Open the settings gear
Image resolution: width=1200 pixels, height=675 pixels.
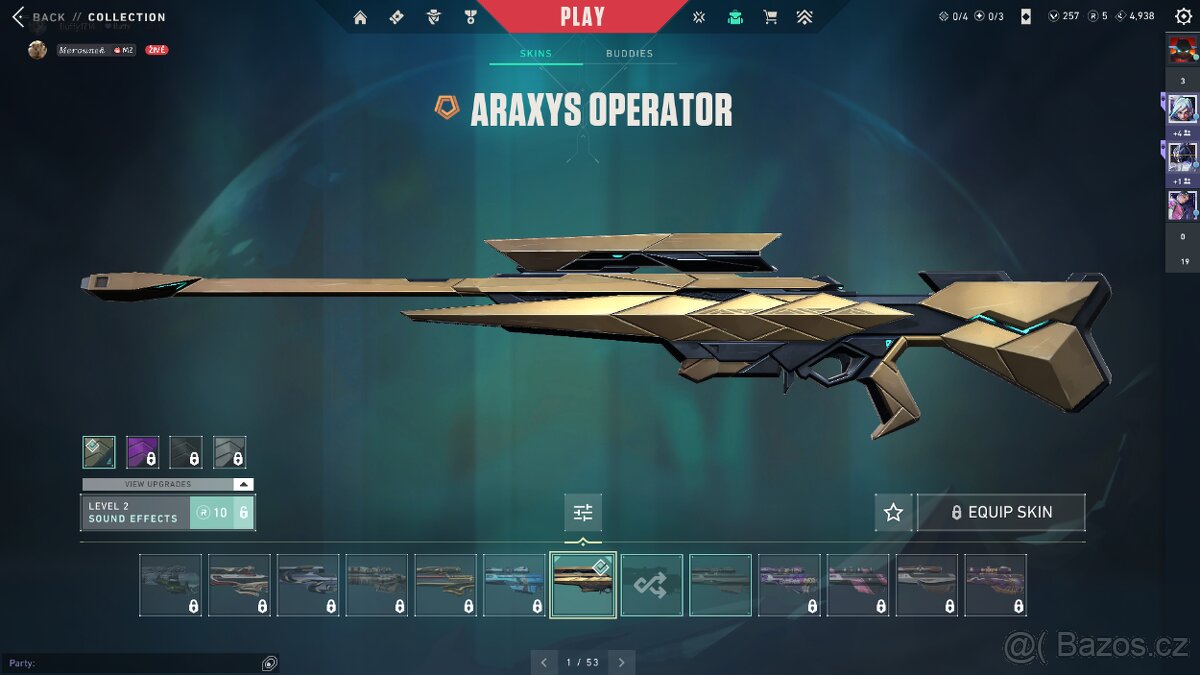pyautogui.click(x=1183, y=17)
